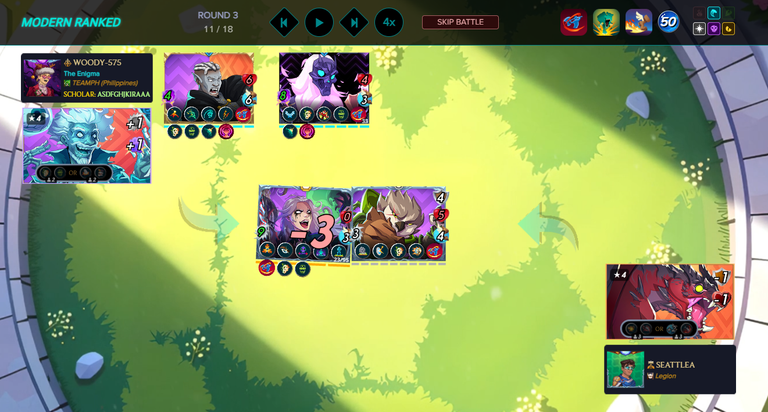
Task: Open WOODY-575 player profile panel
Action: click(87, 78)
